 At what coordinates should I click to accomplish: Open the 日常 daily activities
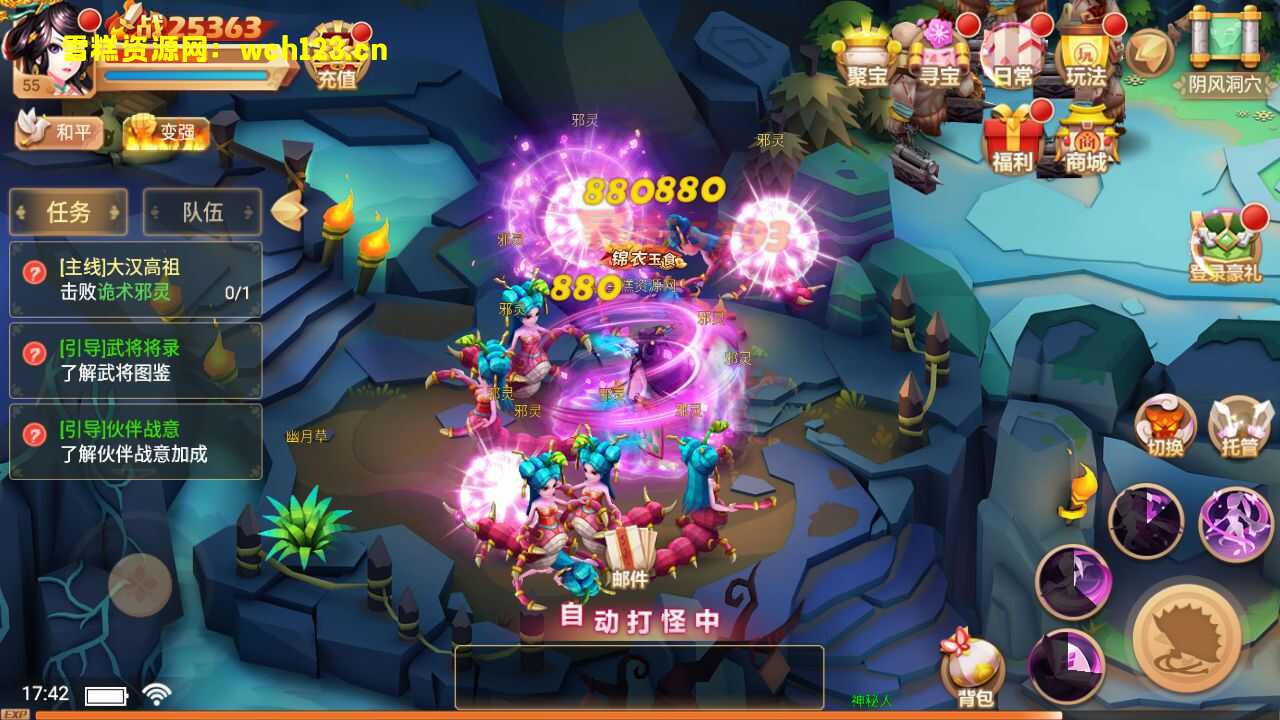(x=1013, y=55)
